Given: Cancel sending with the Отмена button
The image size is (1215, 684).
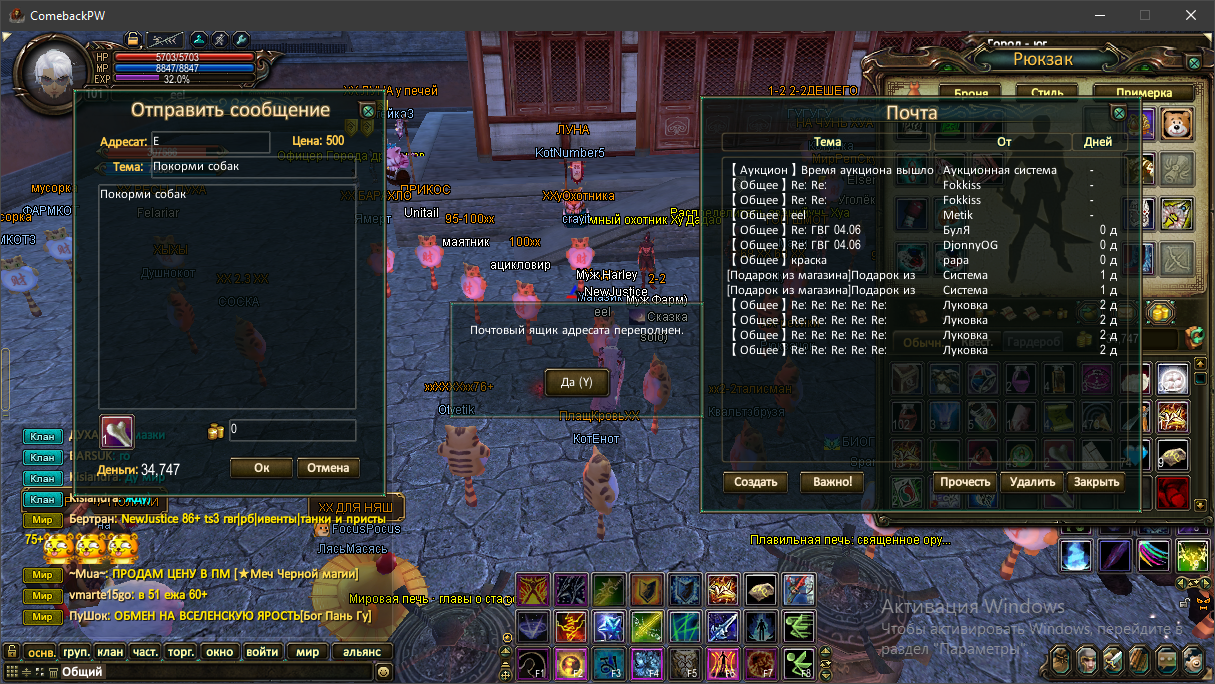Looking at the screenshot, I should pos(328,467).
